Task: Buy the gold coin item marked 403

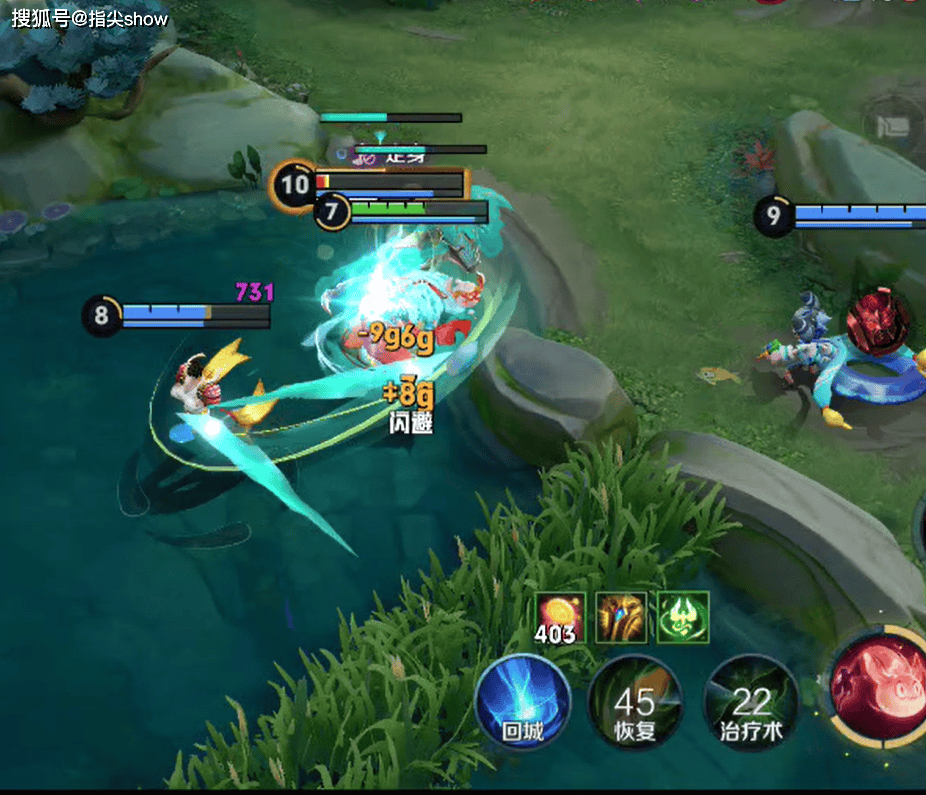Action: click(560, 617)
